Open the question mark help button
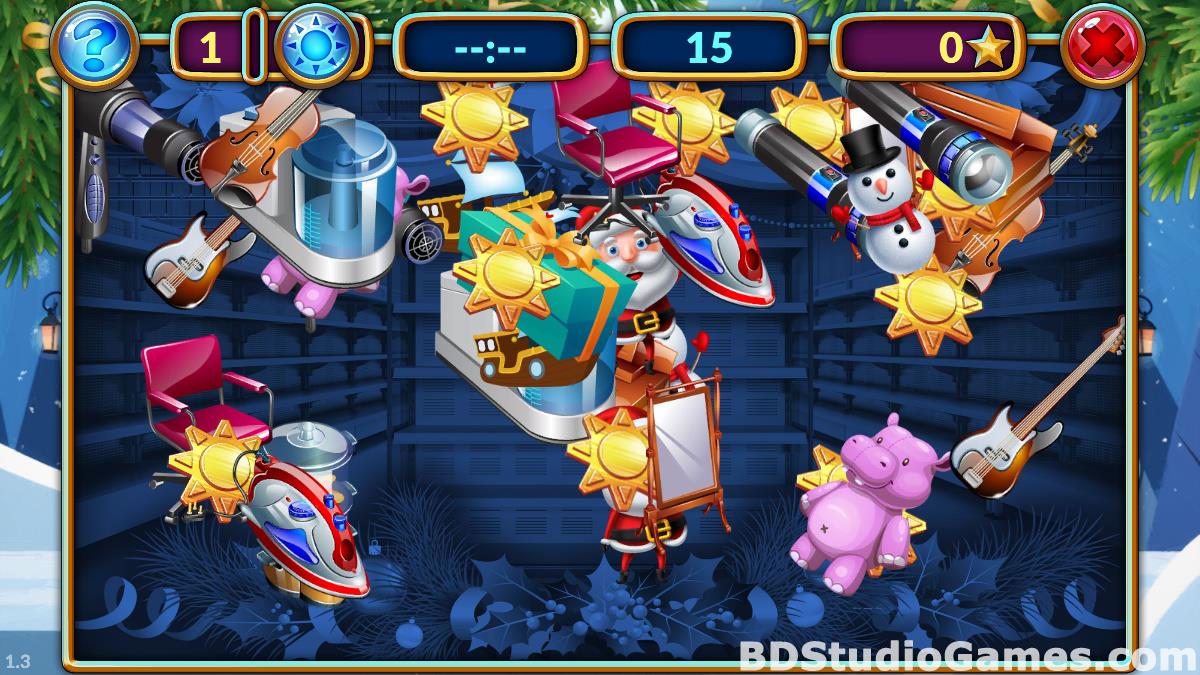The width and height of the screenshot is (1200, 675). click(x=94, y=46)
